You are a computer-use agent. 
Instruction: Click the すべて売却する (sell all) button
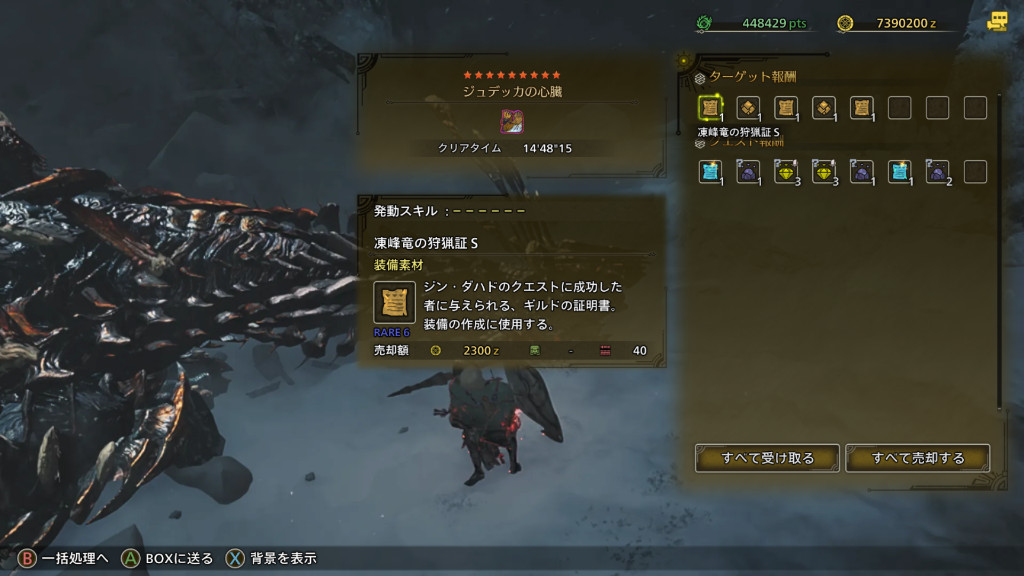click(x=917, y=458)
